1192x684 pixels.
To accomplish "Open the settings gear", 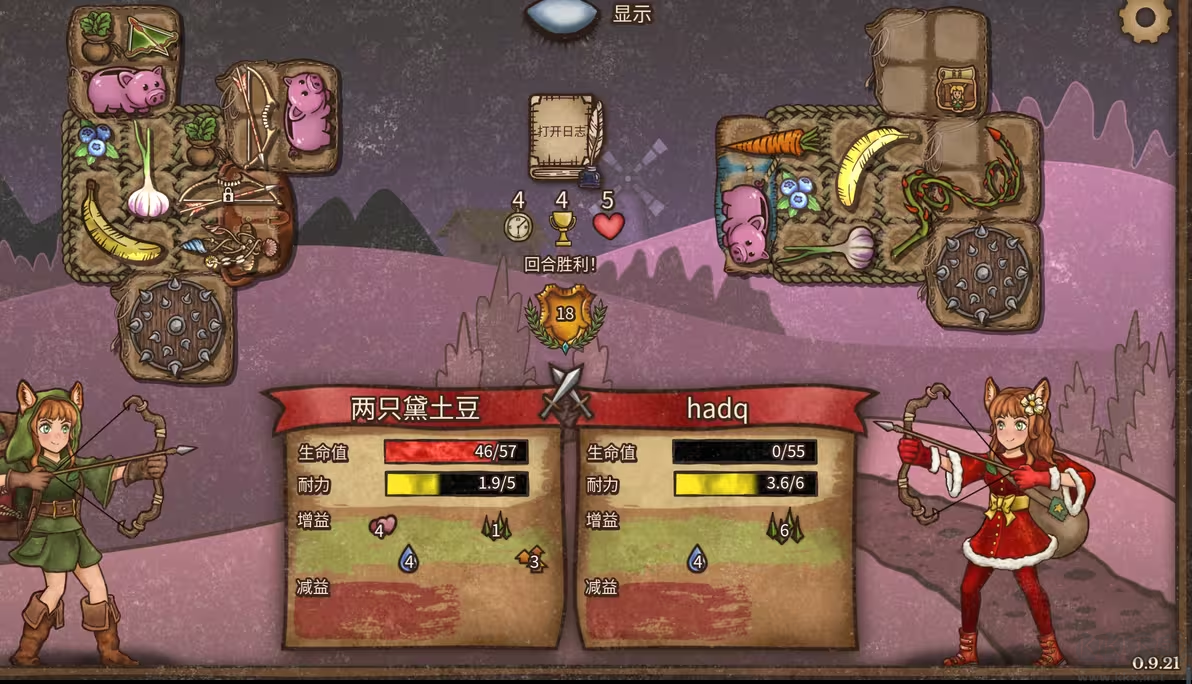I will click(x=1144, y=18).
